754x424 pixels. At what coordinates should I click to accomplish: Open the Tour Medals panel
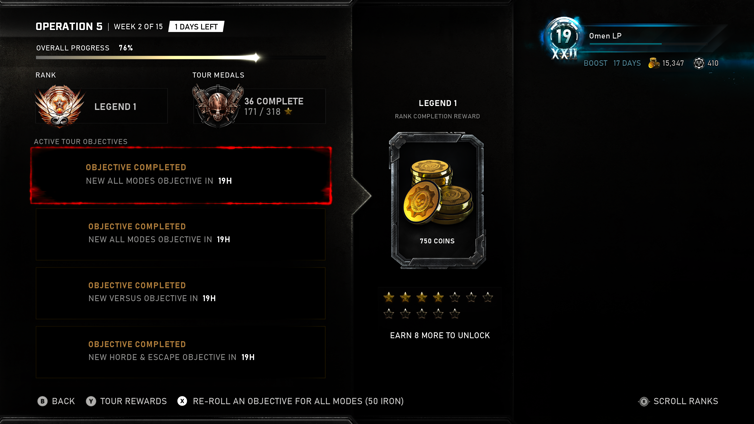[258, 106]
